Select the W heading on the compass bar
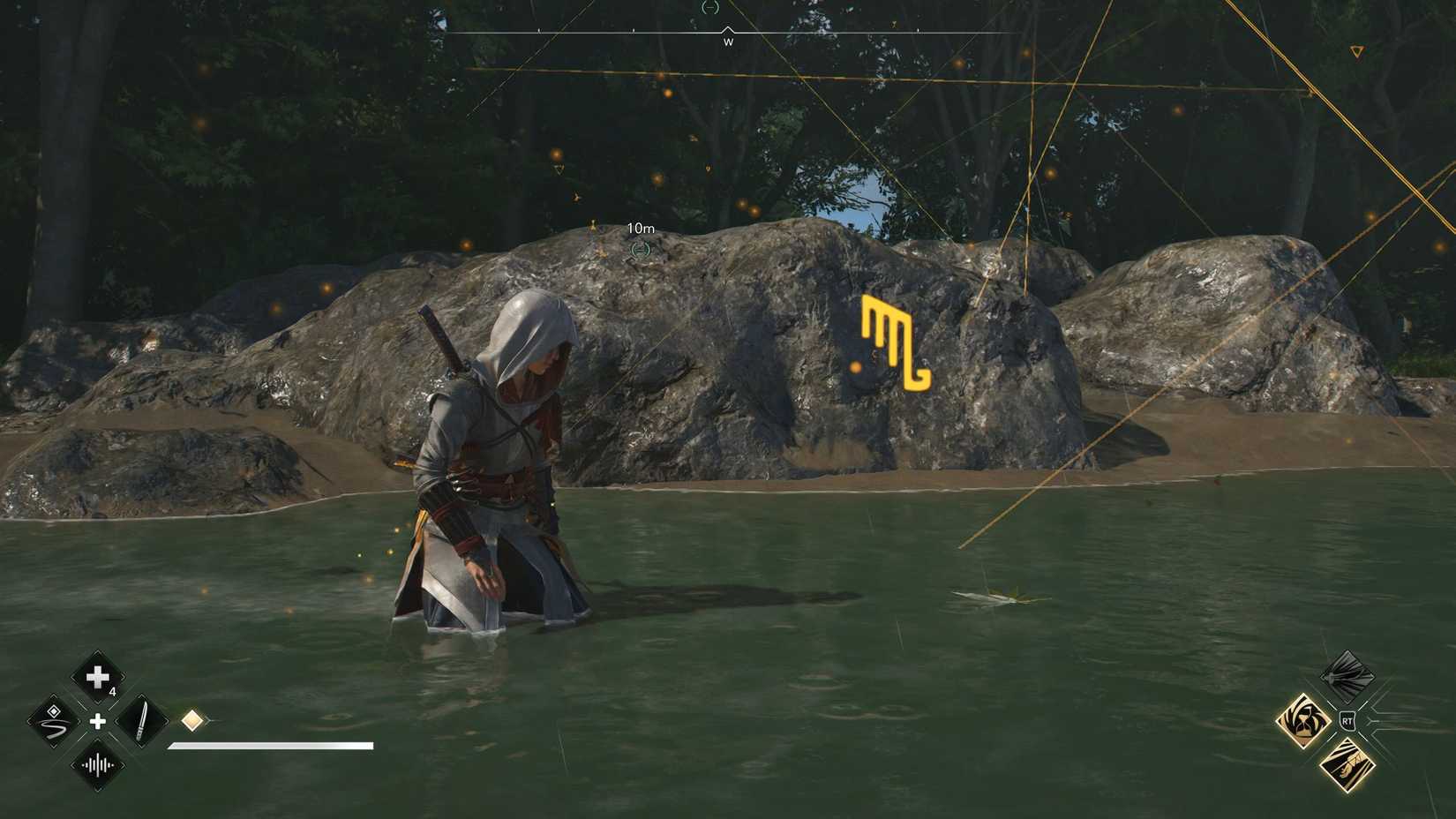 pyautogui.click(x=727, y=41)
